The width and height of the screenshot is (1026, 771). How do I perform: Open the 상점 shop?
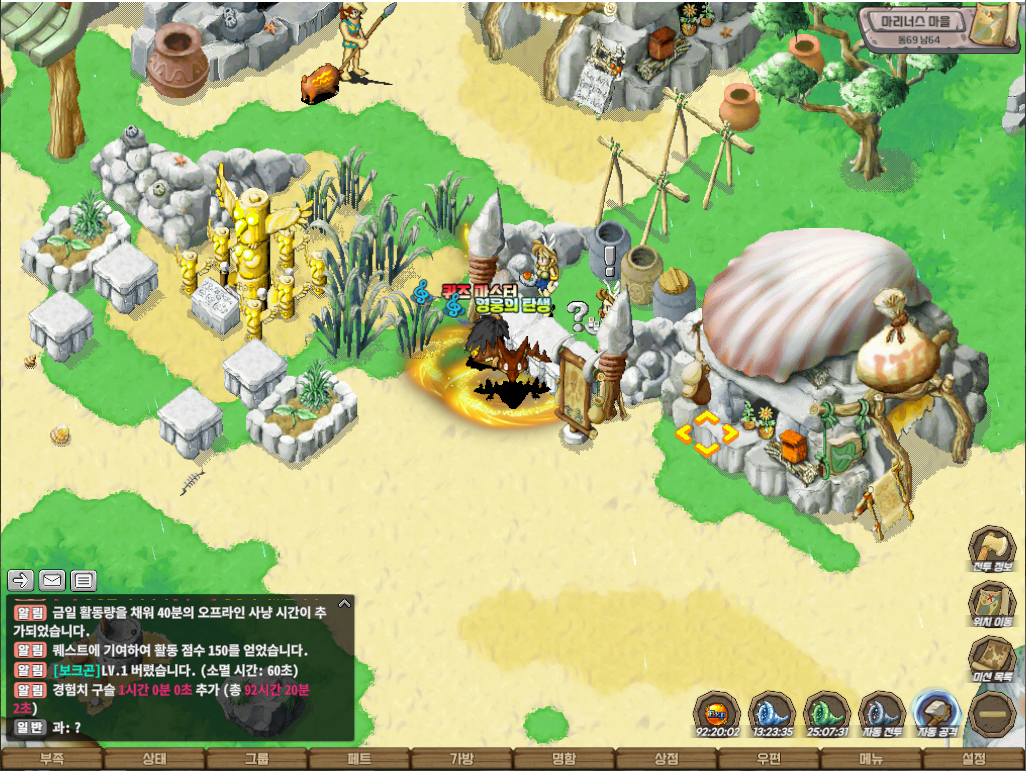pyautogui.click(x=666, y=759)
